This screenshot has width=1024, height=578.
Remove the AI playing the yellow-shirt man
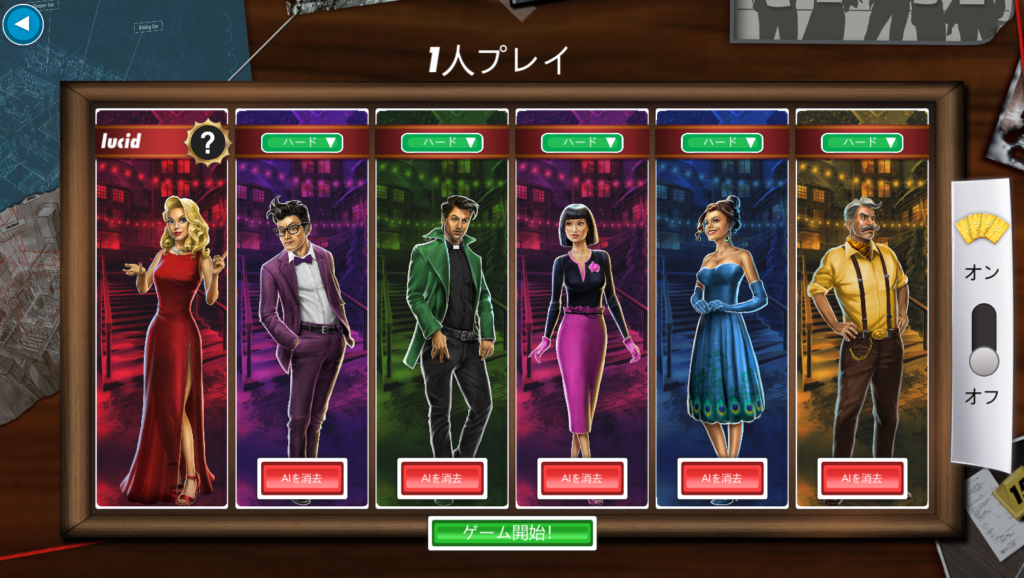[x=862, y=478]
